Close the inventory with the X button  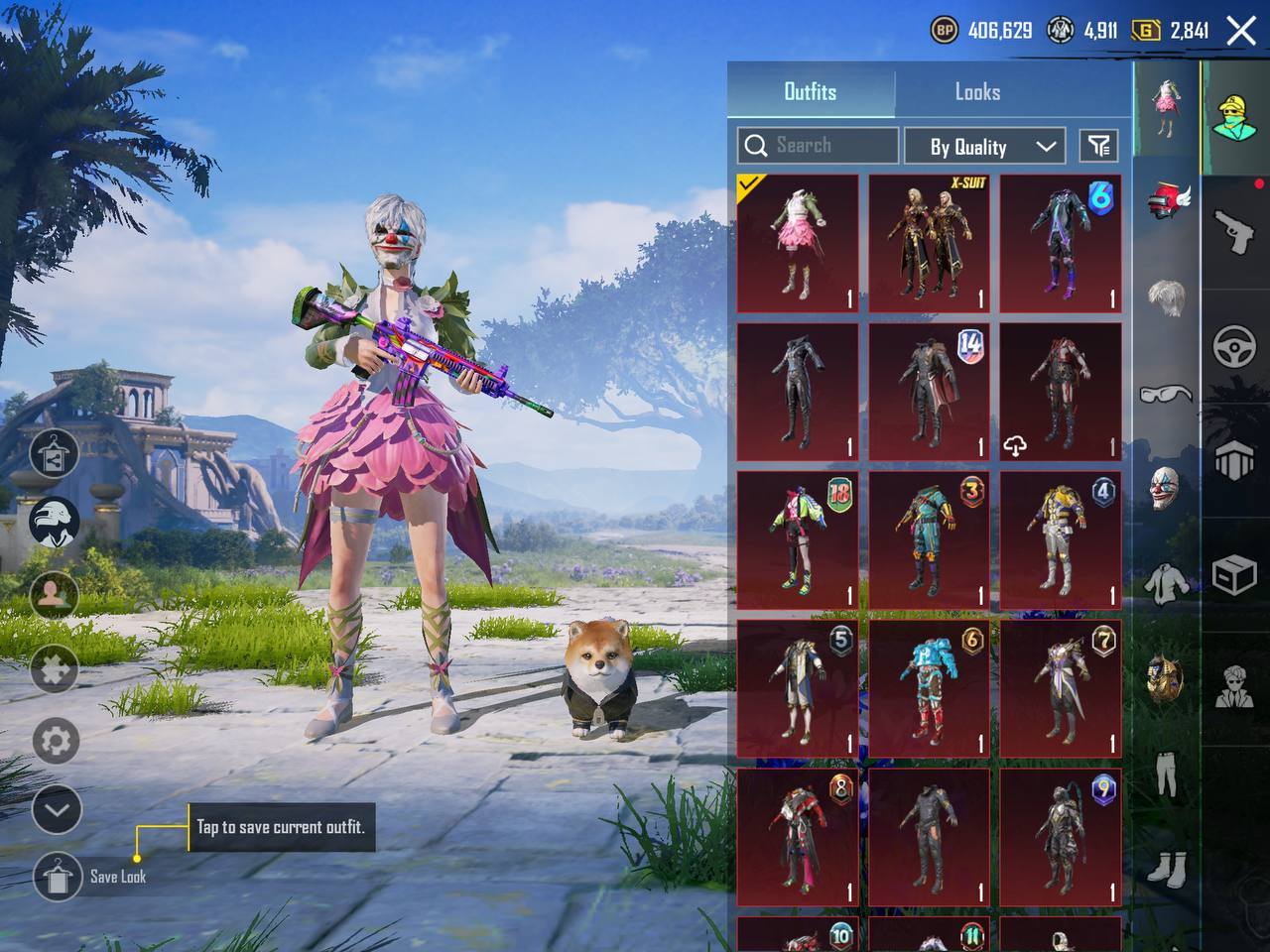[x=1241, y=31]
